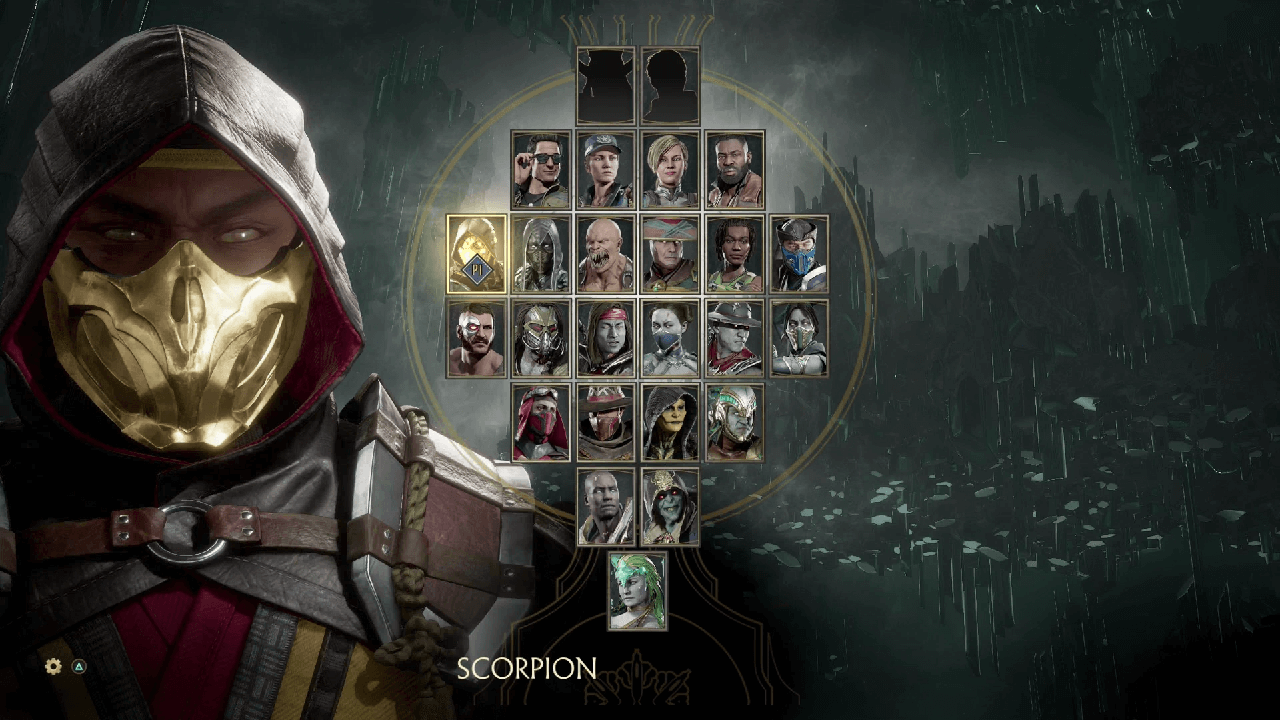The width and height of the screenshot is (1280, 720).
Task: Select the highlighted Scorpion character tile
Action: [477, 254]
